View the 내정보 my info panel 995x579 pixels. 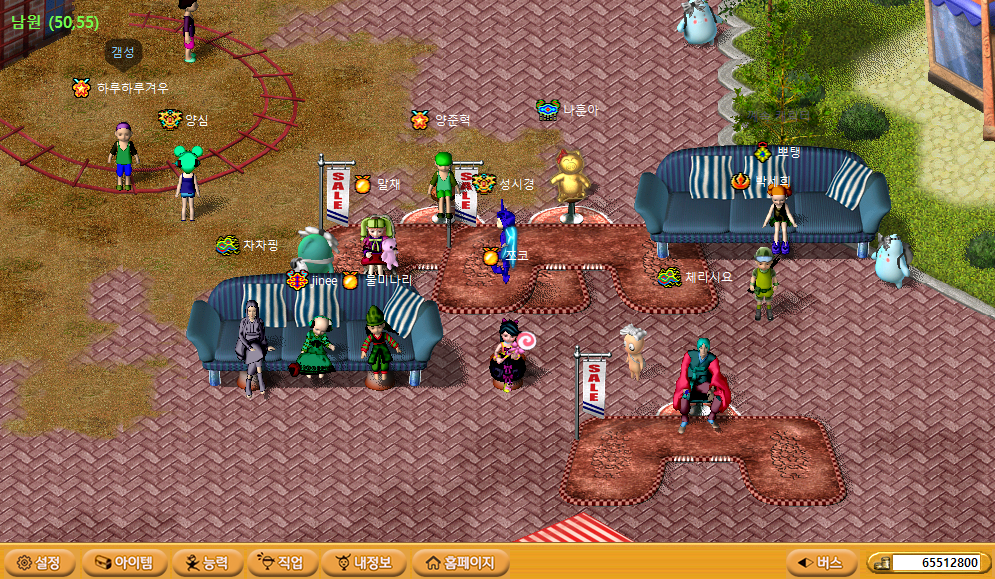point(364,563)
